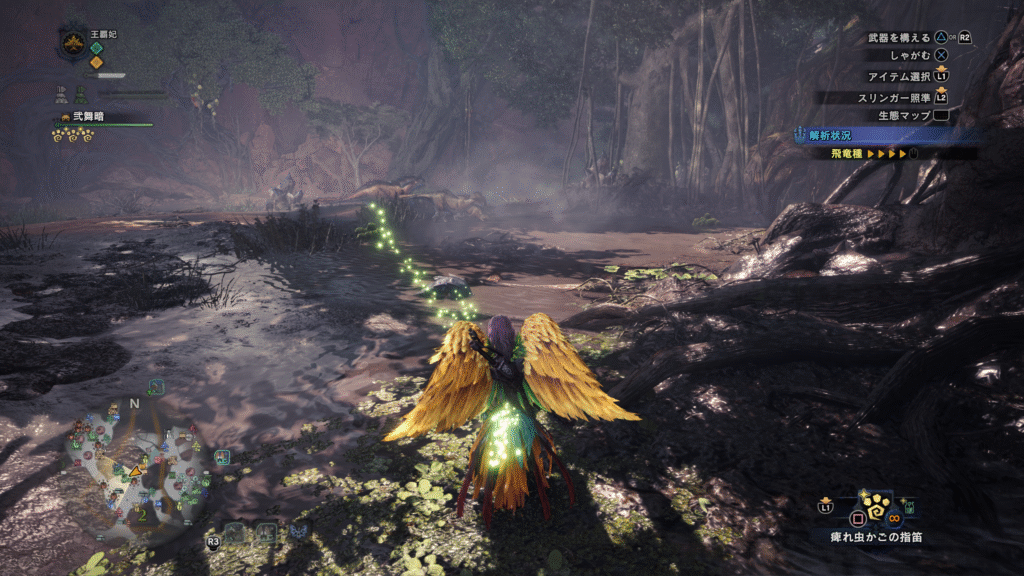Click the 生態マップ wildlife map entry

[x=905, y=116]
